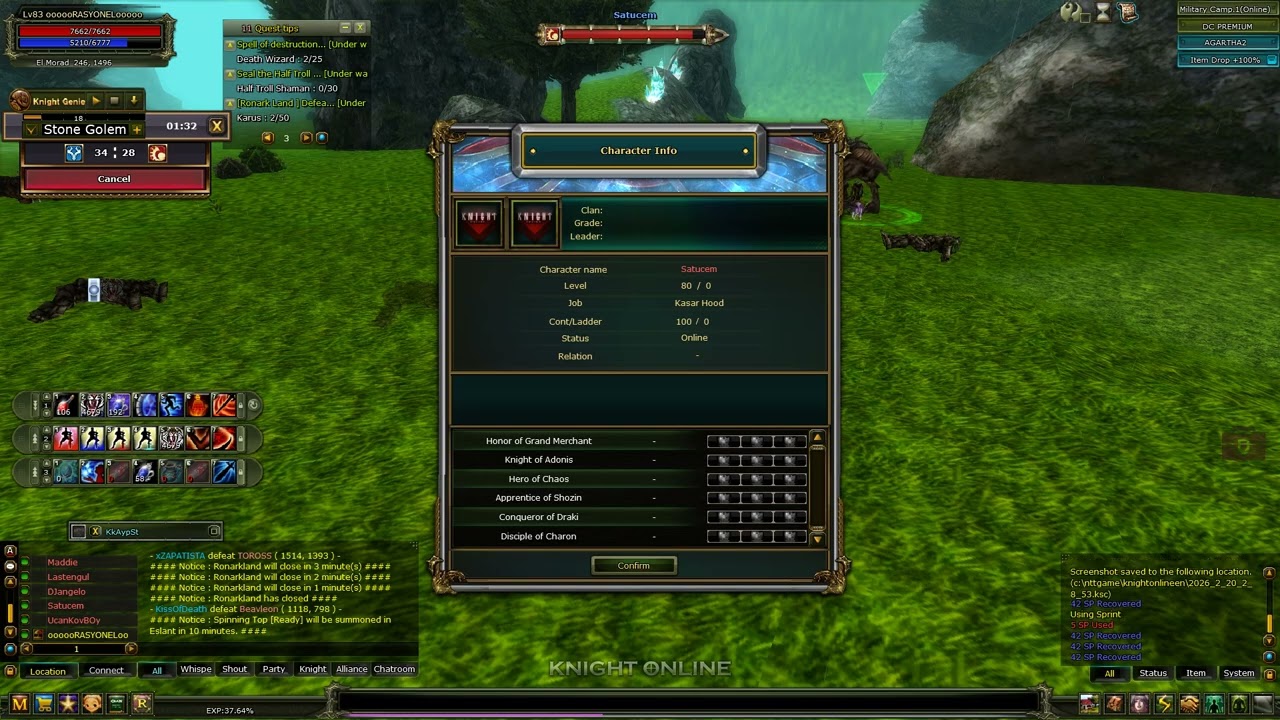This screenshot has width=1280, height=720.
Task: Open the Alliance chat tab
Action: coord(351,669)
